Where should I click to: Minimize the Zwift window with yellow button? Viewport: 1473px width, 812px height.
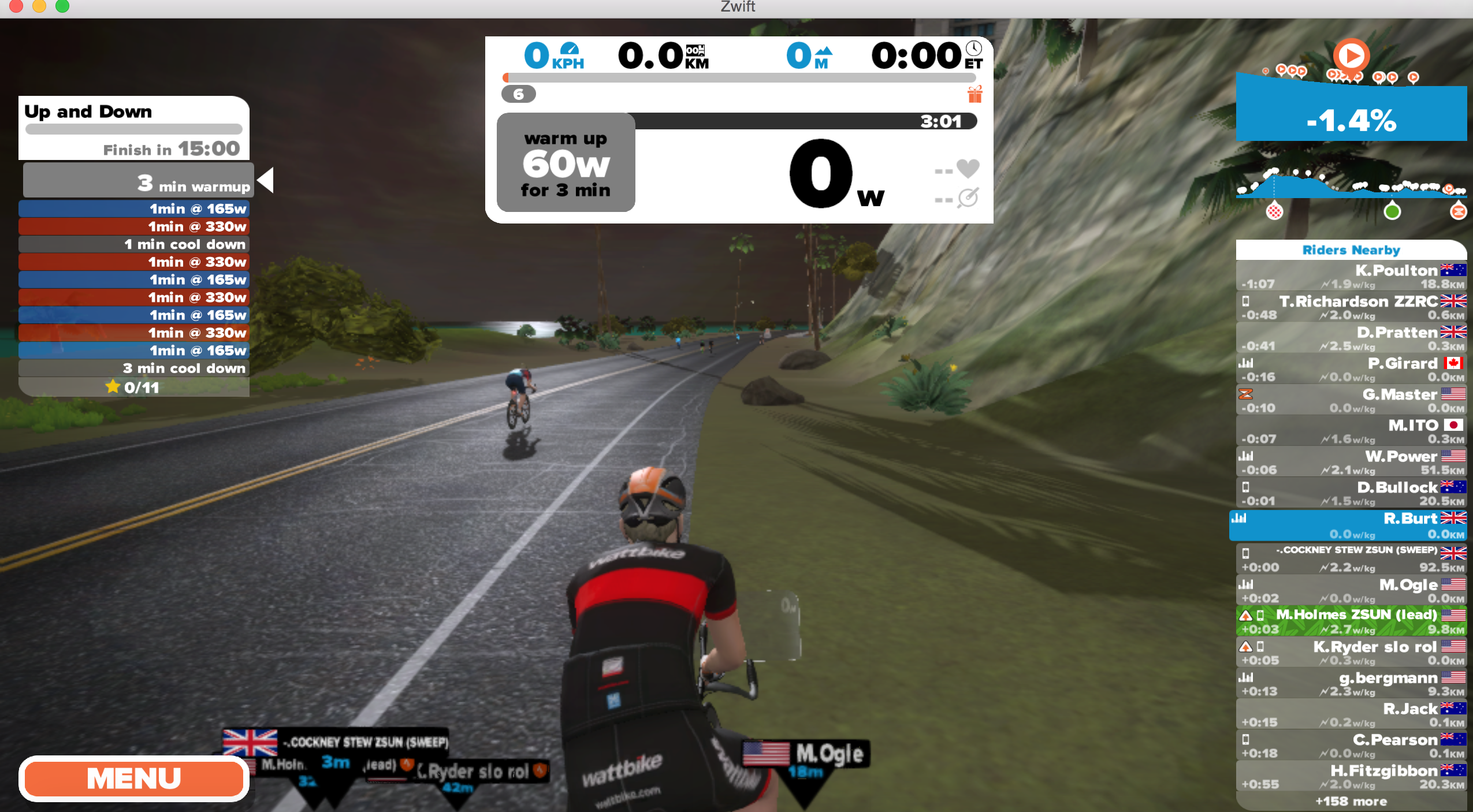pos(39,6)
